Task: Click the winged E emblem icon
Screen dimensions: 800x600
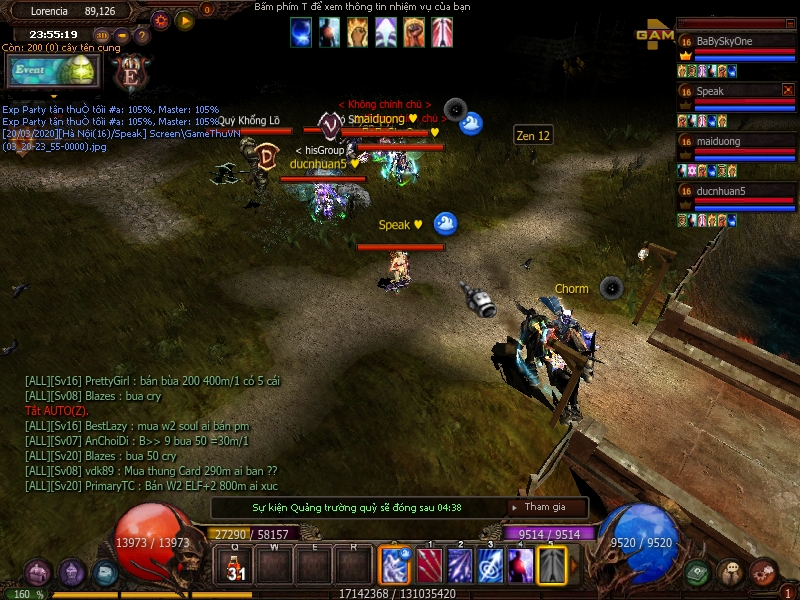Action: [130, 72]
